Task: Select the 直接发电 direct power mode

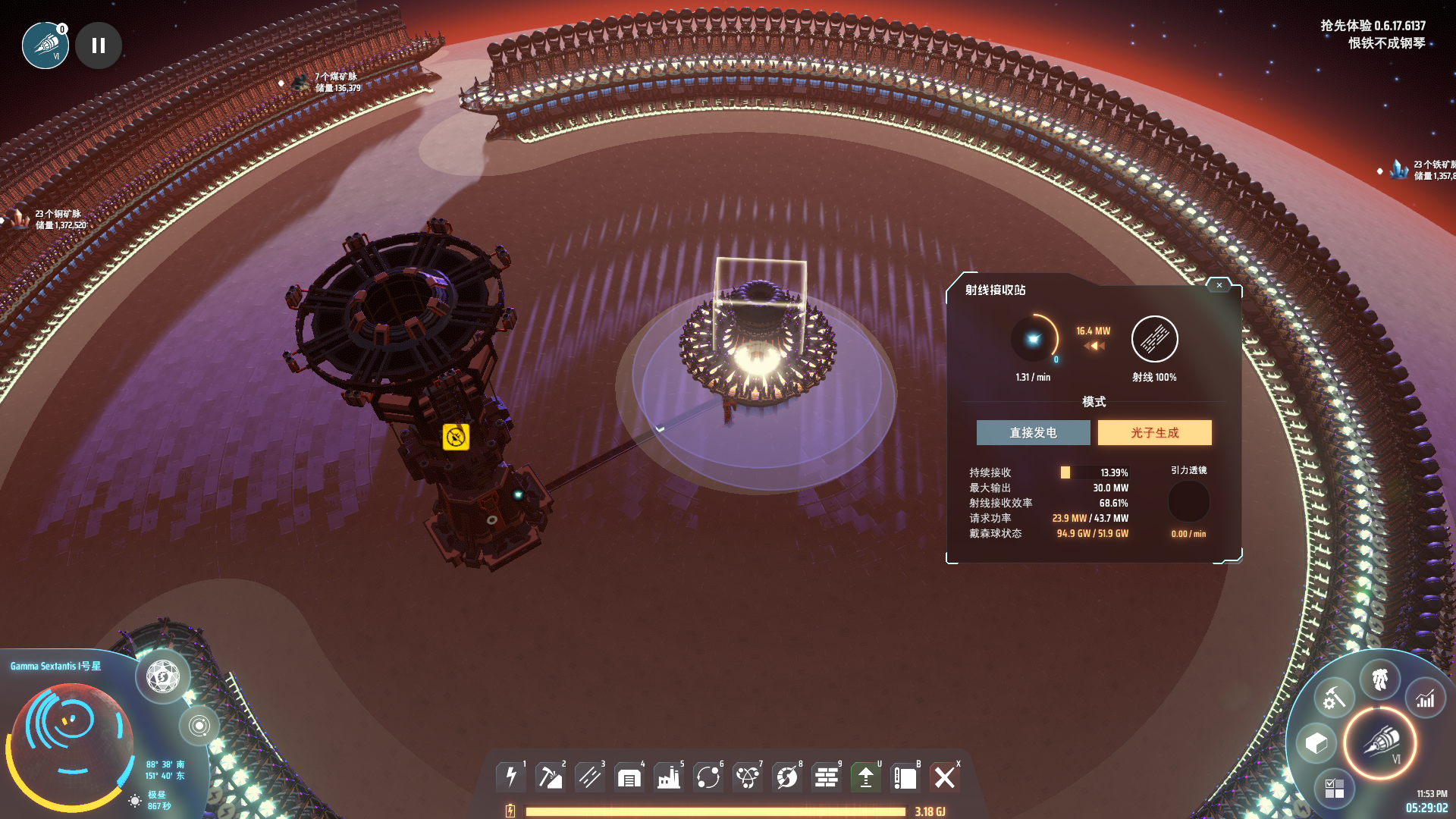Action: (1033, 432)
